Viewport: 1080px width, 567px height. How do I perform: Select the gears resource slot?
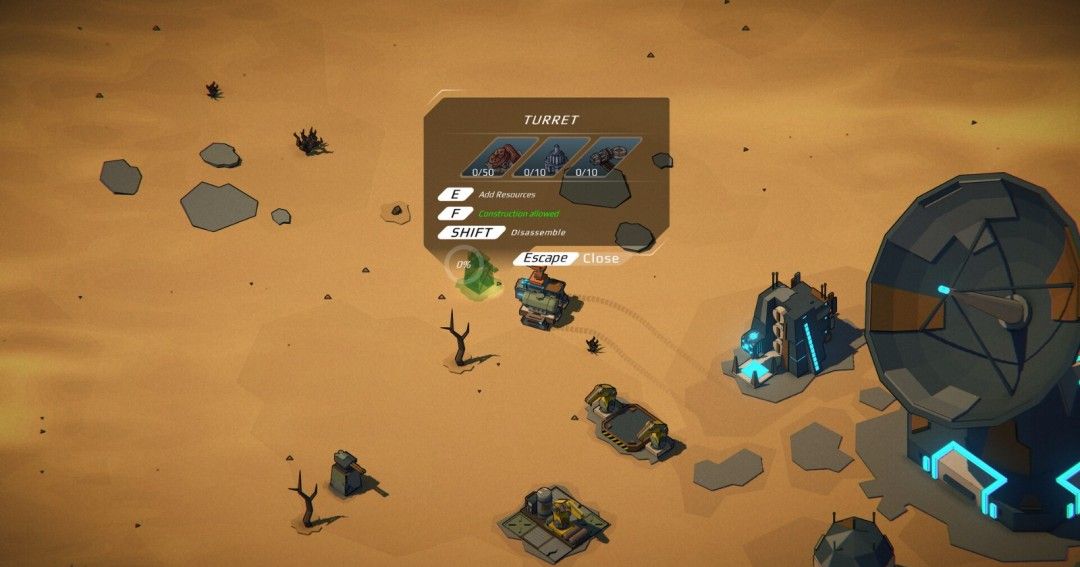(602, 159)
